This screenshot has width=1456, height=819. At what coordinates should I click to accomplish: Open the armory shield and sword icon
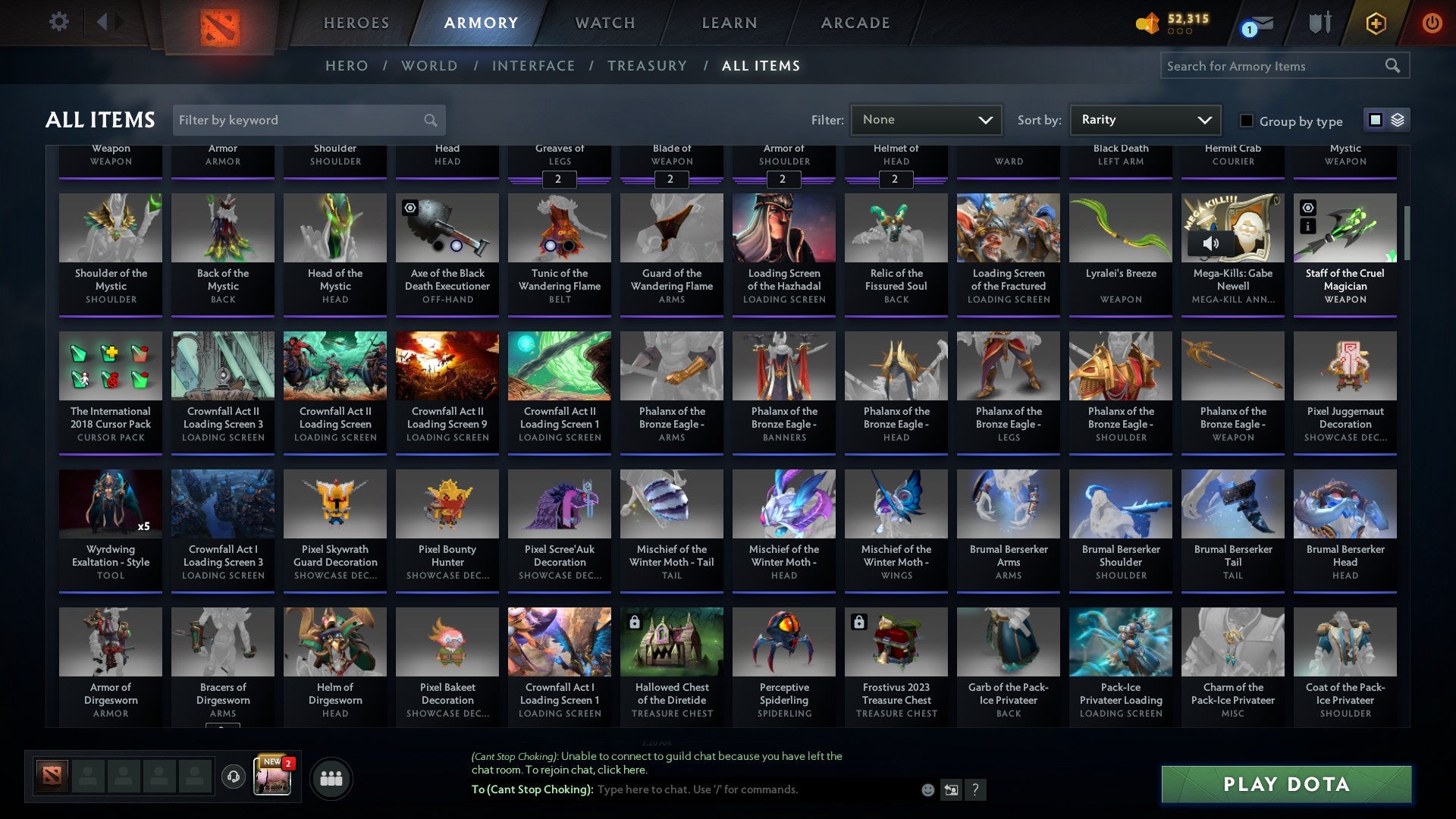[x=1319, y=21]
